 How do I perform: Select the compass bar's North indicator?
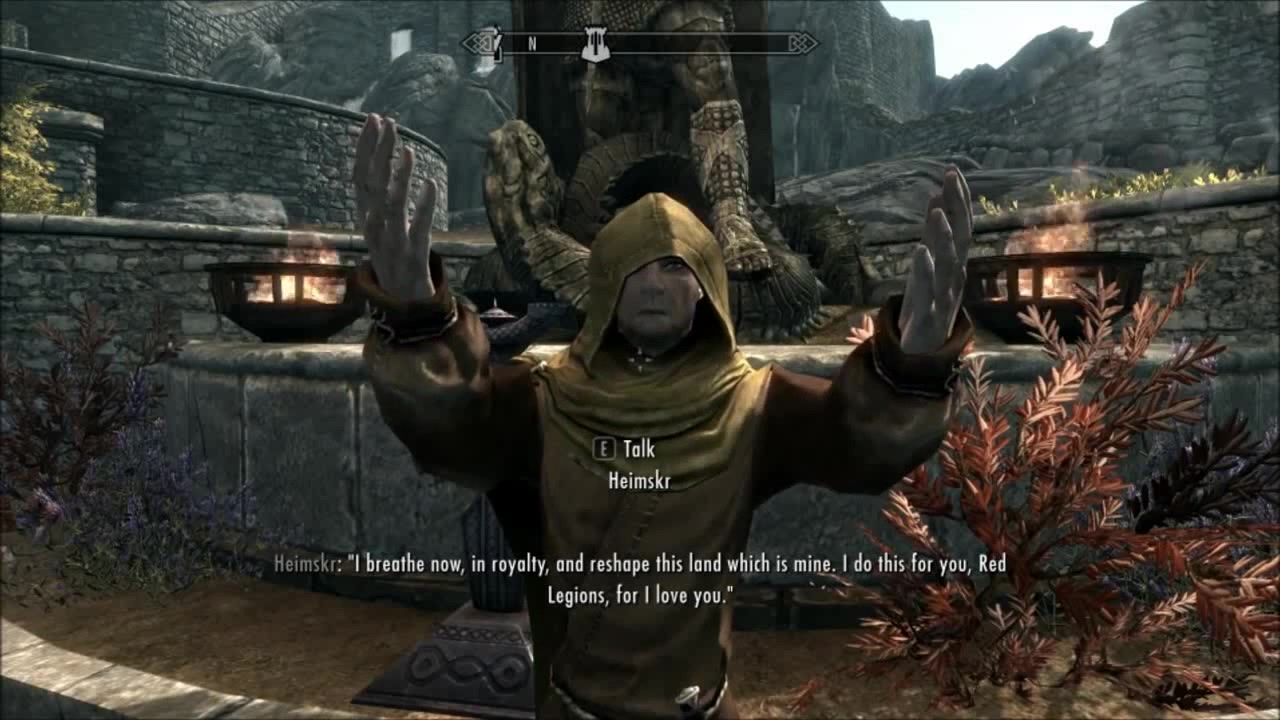pos(532,43)
